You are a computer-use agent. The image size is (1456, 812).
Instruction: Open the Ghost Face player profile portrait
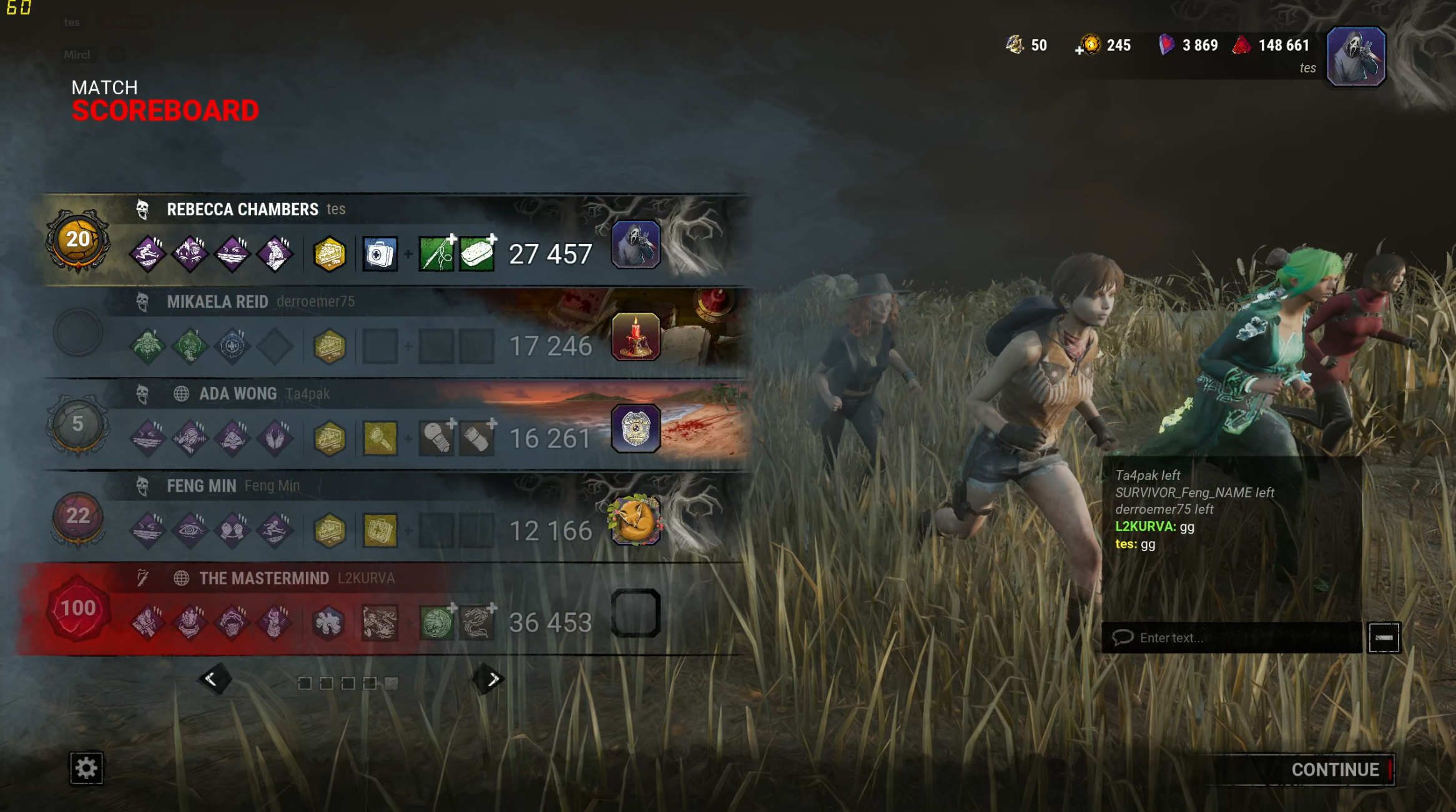pos(1355,56)
